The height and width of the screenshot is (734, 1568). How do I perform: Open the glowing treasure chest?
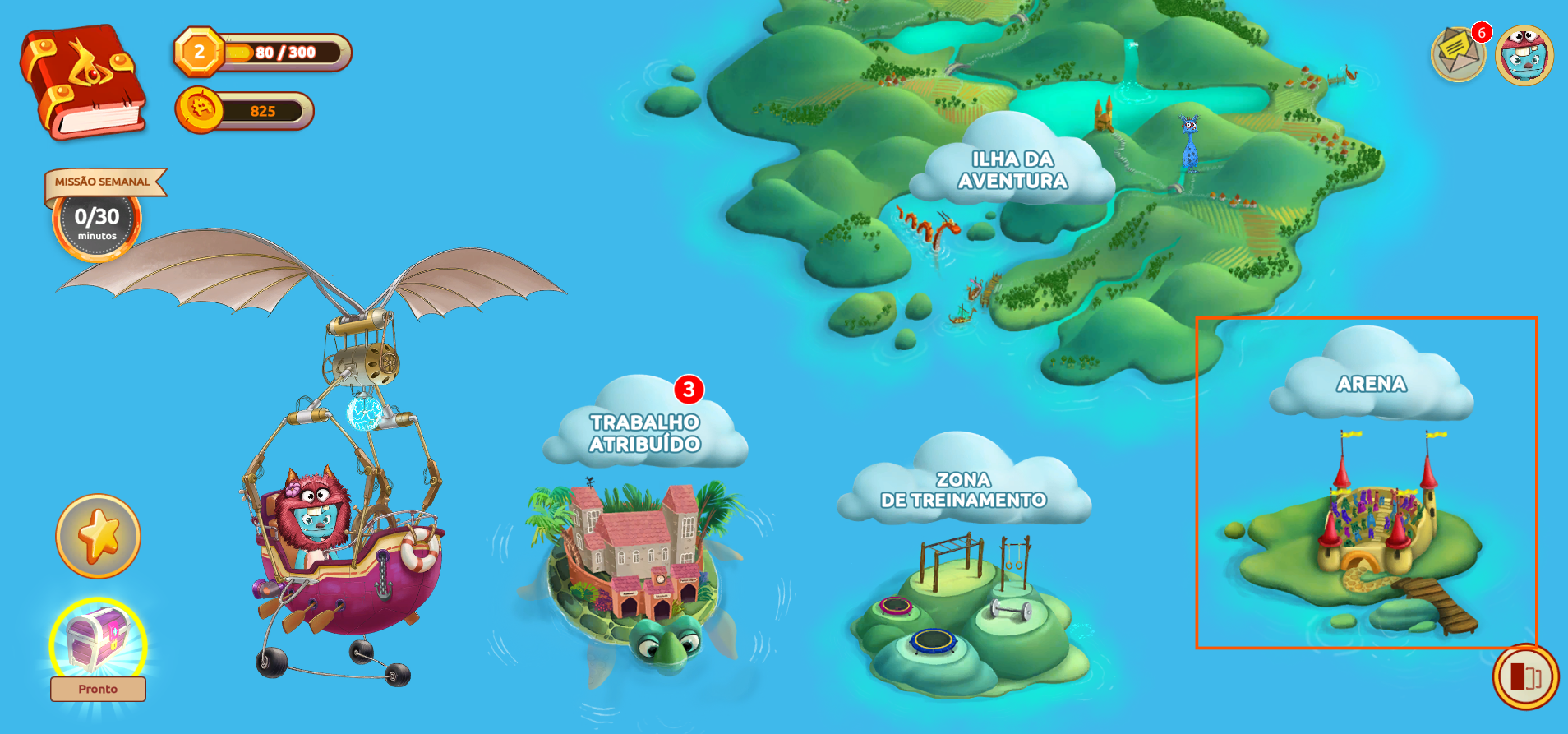(98, 642)
